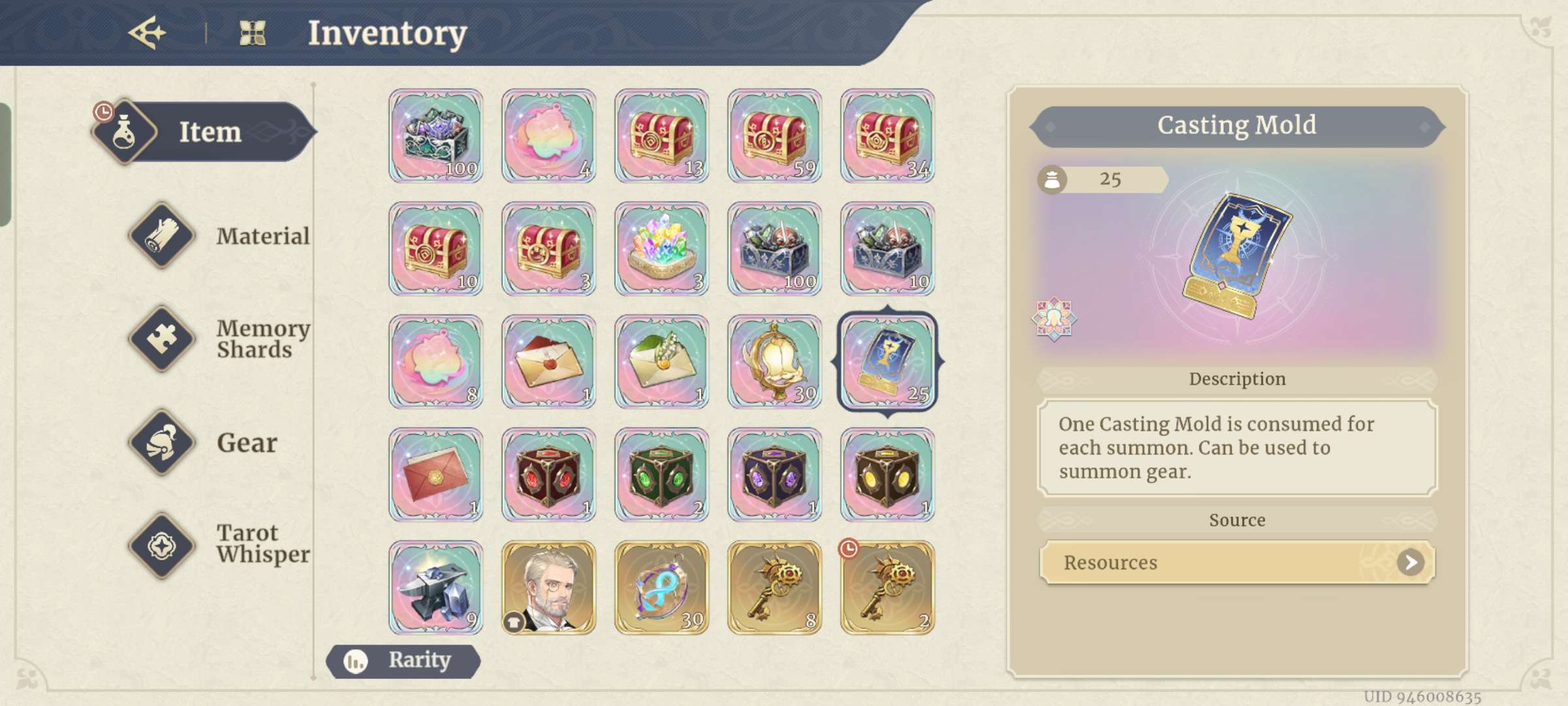Open the Material category in sidebar
Viewport: 1568px width, 706px height.
click(162, 237)
